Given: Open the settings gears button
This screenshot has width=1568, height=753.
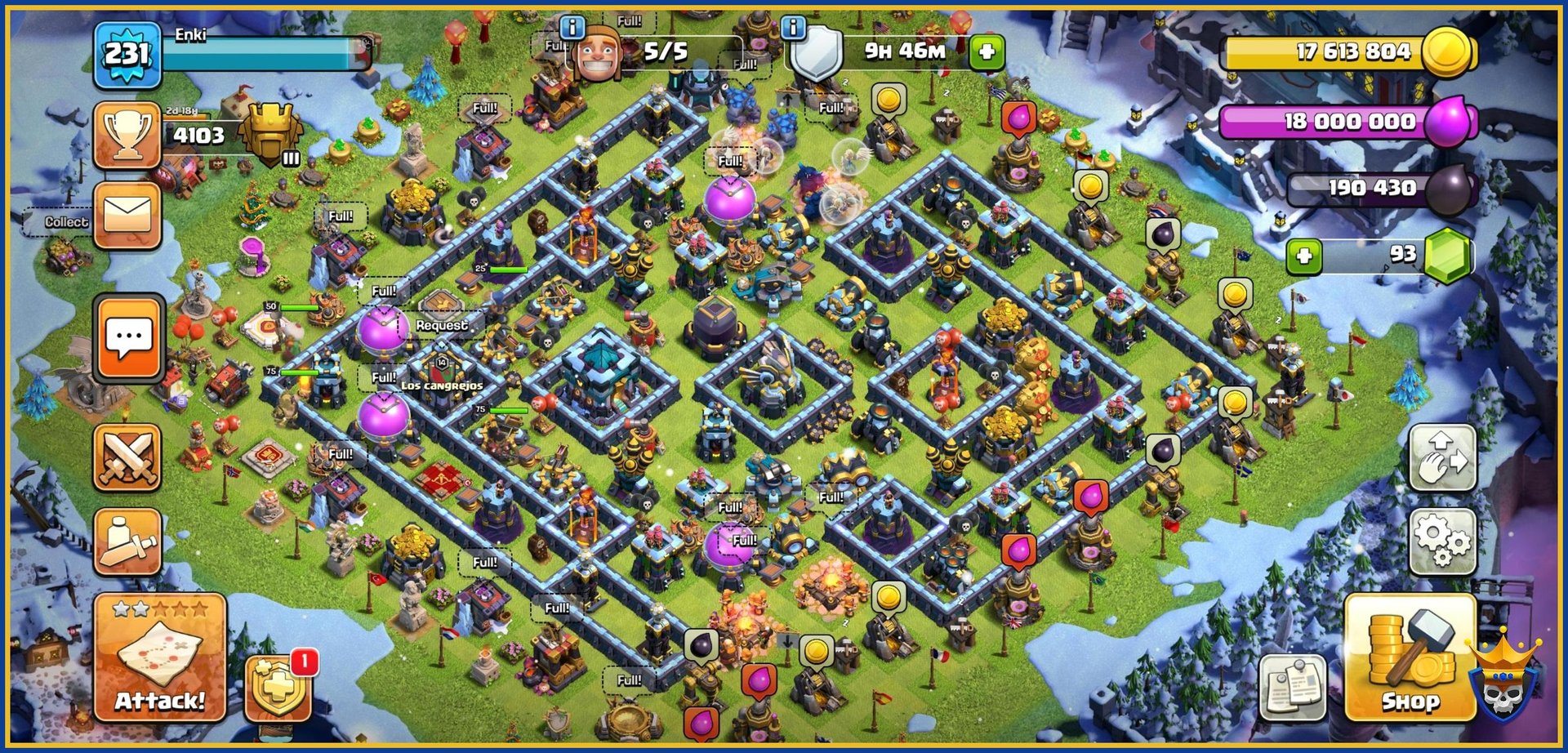Looking at the screenshot, I should tap(1442, 541).
